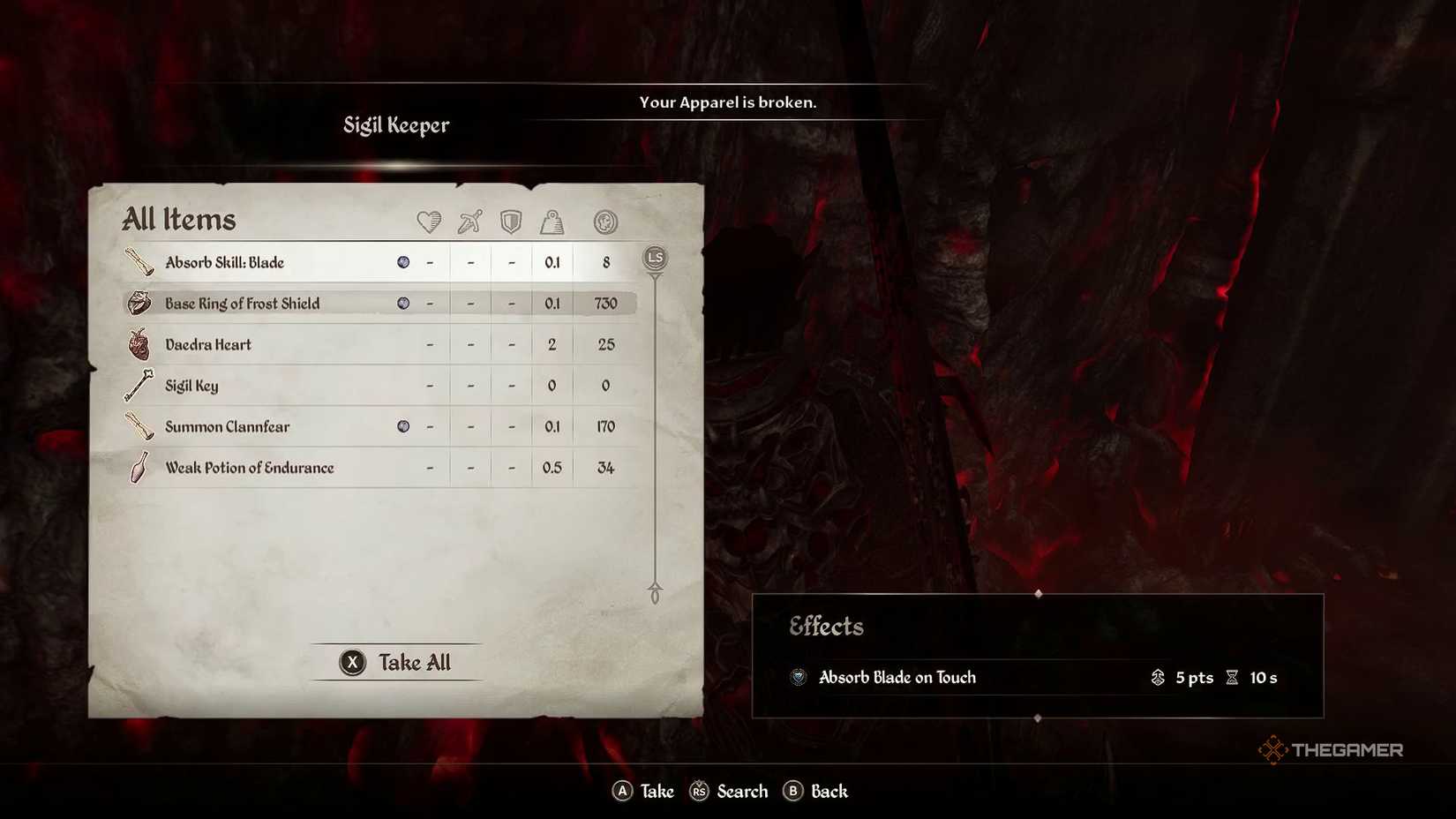Click the Weak Potion of Endurance bottle icon
The image size is (1456, 819).
[139, 467]
